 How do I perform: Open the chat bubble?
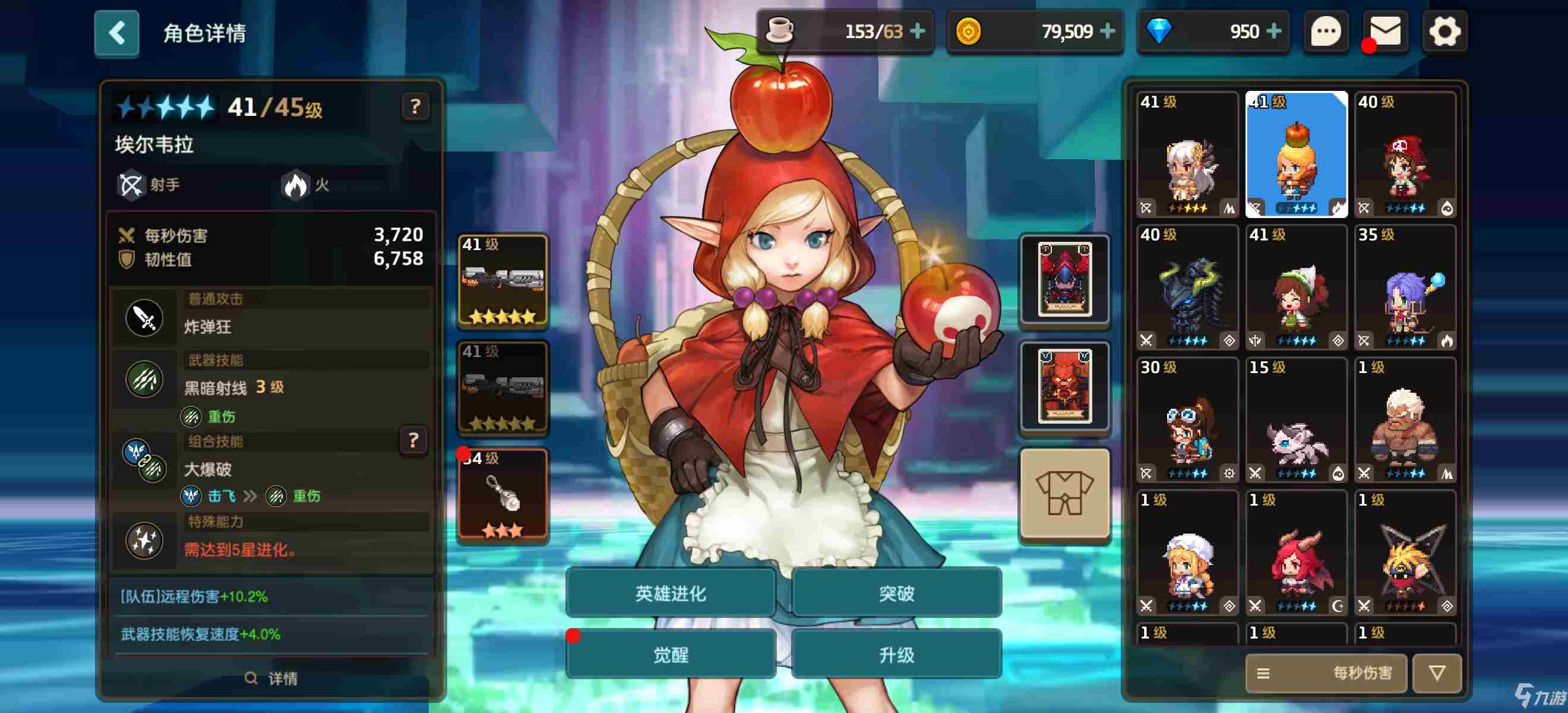[x=1325, y=31]
